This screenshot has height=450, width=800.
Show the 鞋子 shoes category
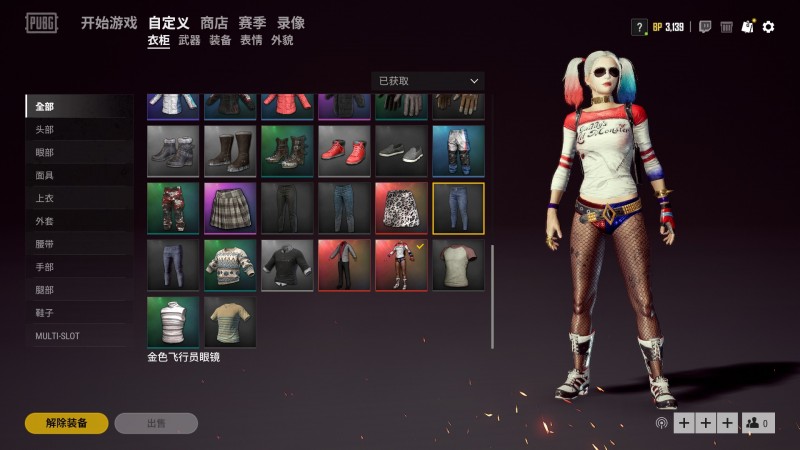click(45, 313)
